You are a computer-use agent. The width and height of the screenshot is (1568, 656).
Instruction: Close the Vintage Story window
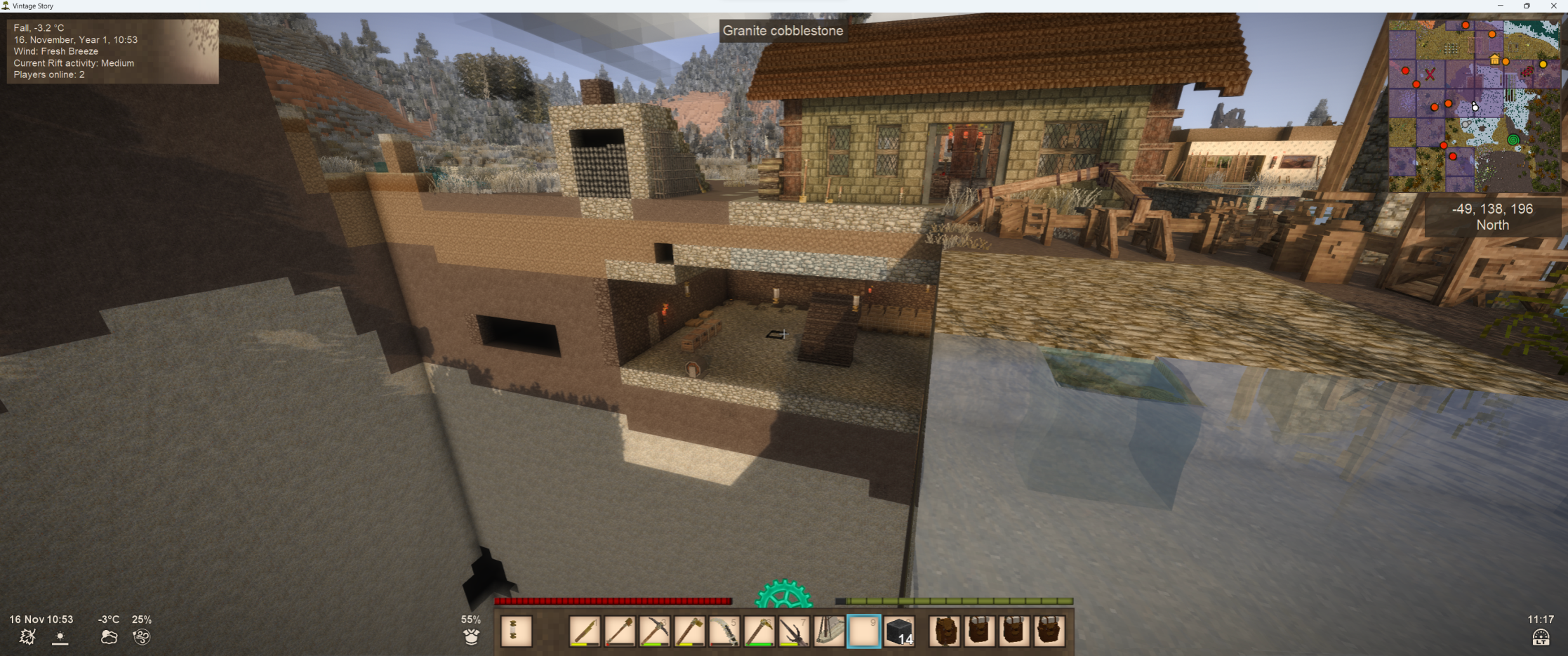[1553, 6]
